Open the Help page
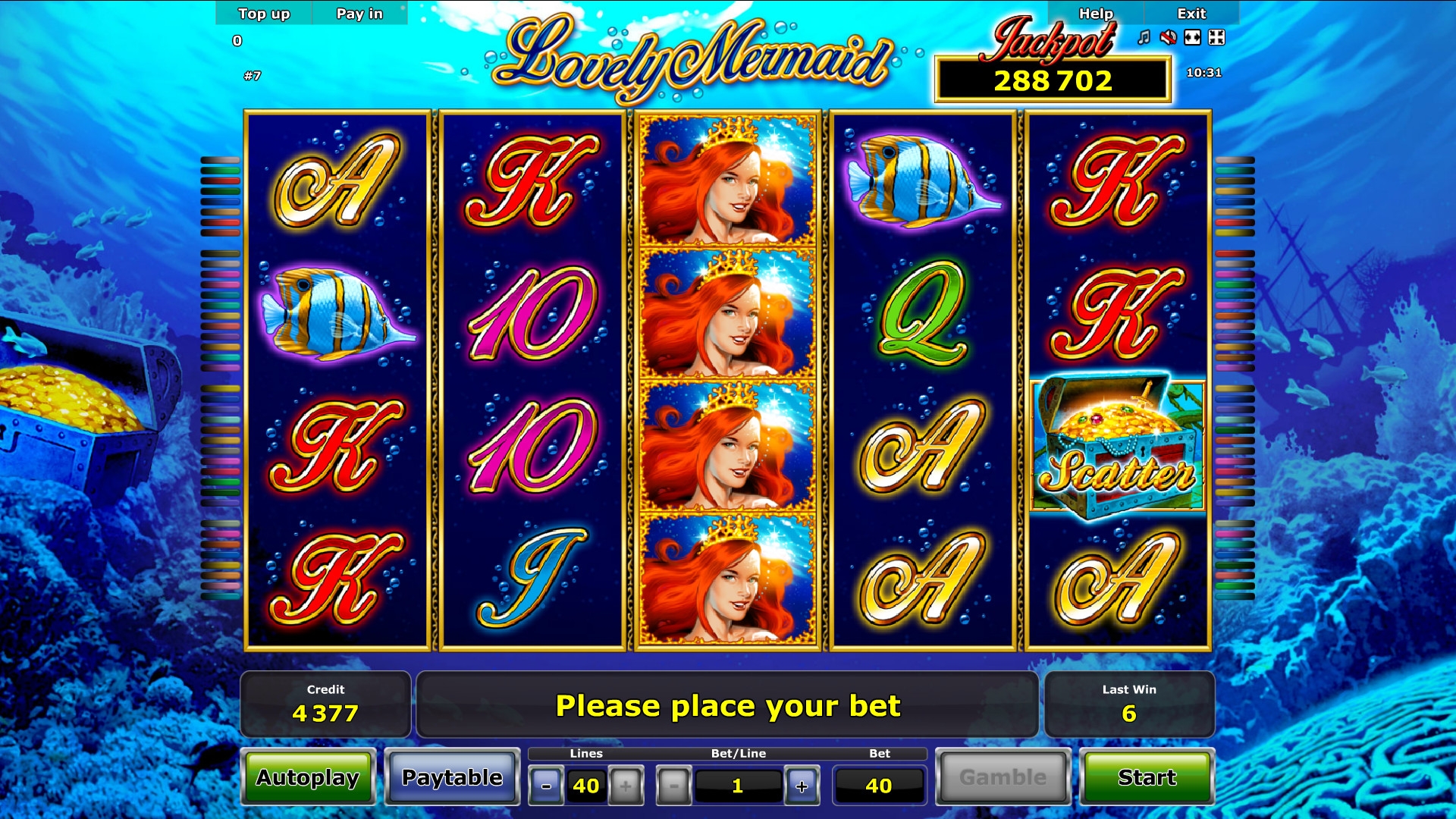Viewport: 1456px width, 819px height. [1096, 14]
